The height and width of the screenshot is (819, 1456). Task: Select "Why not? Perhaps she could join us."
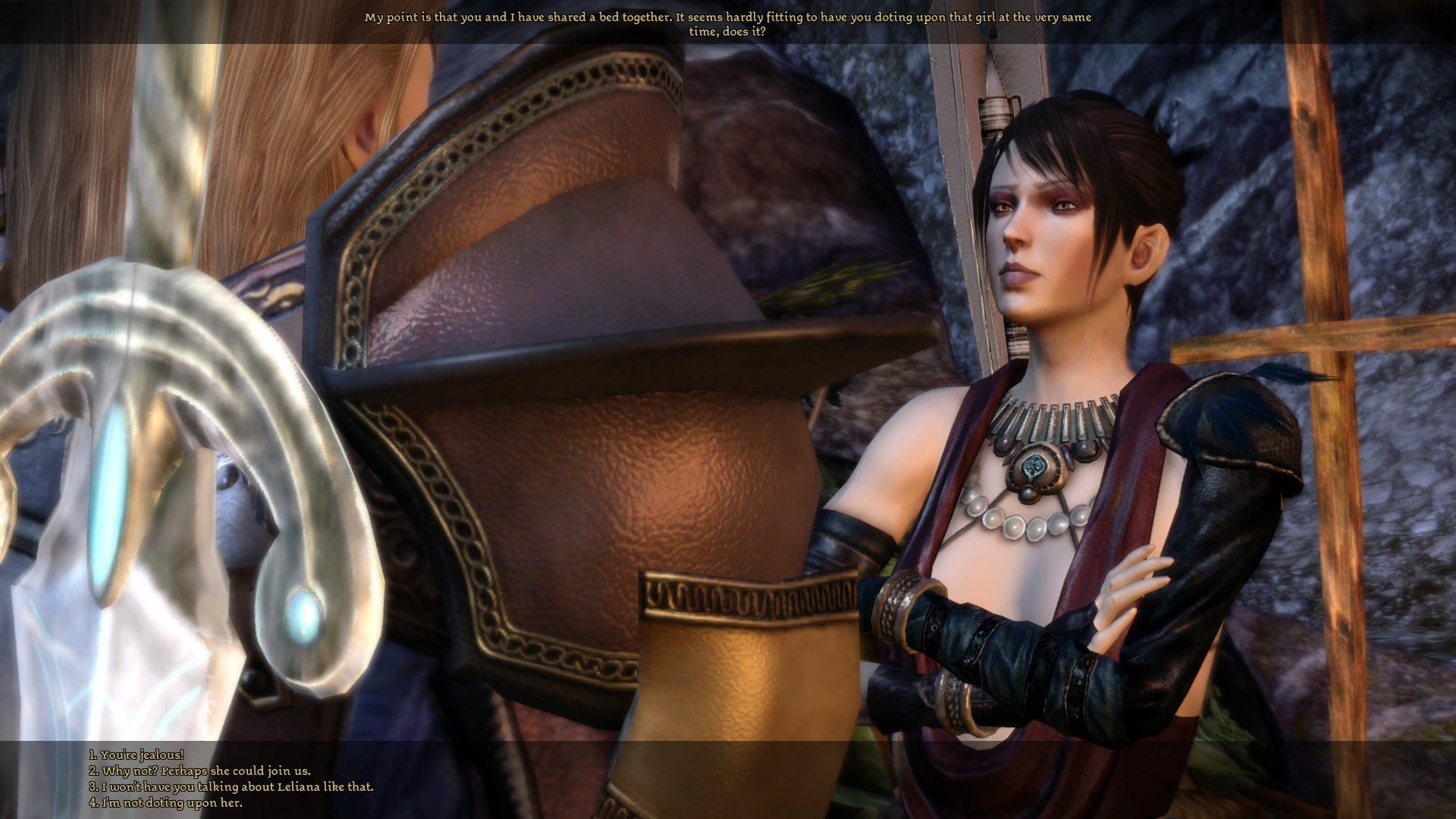[x=200, y=771]
